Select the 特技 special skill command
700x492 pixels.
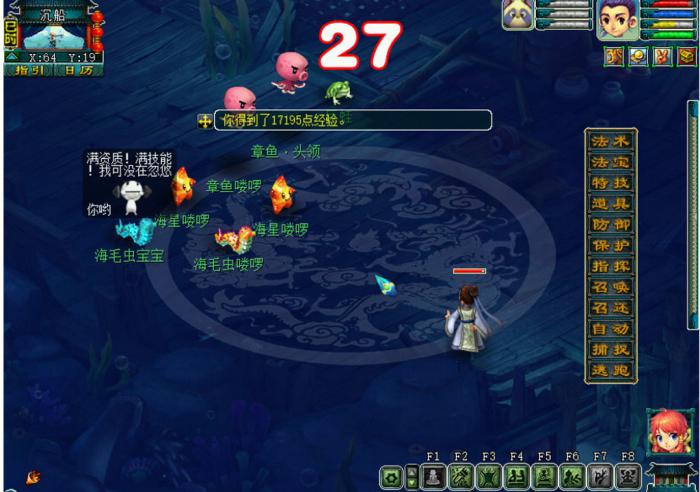tap(609, 183)
